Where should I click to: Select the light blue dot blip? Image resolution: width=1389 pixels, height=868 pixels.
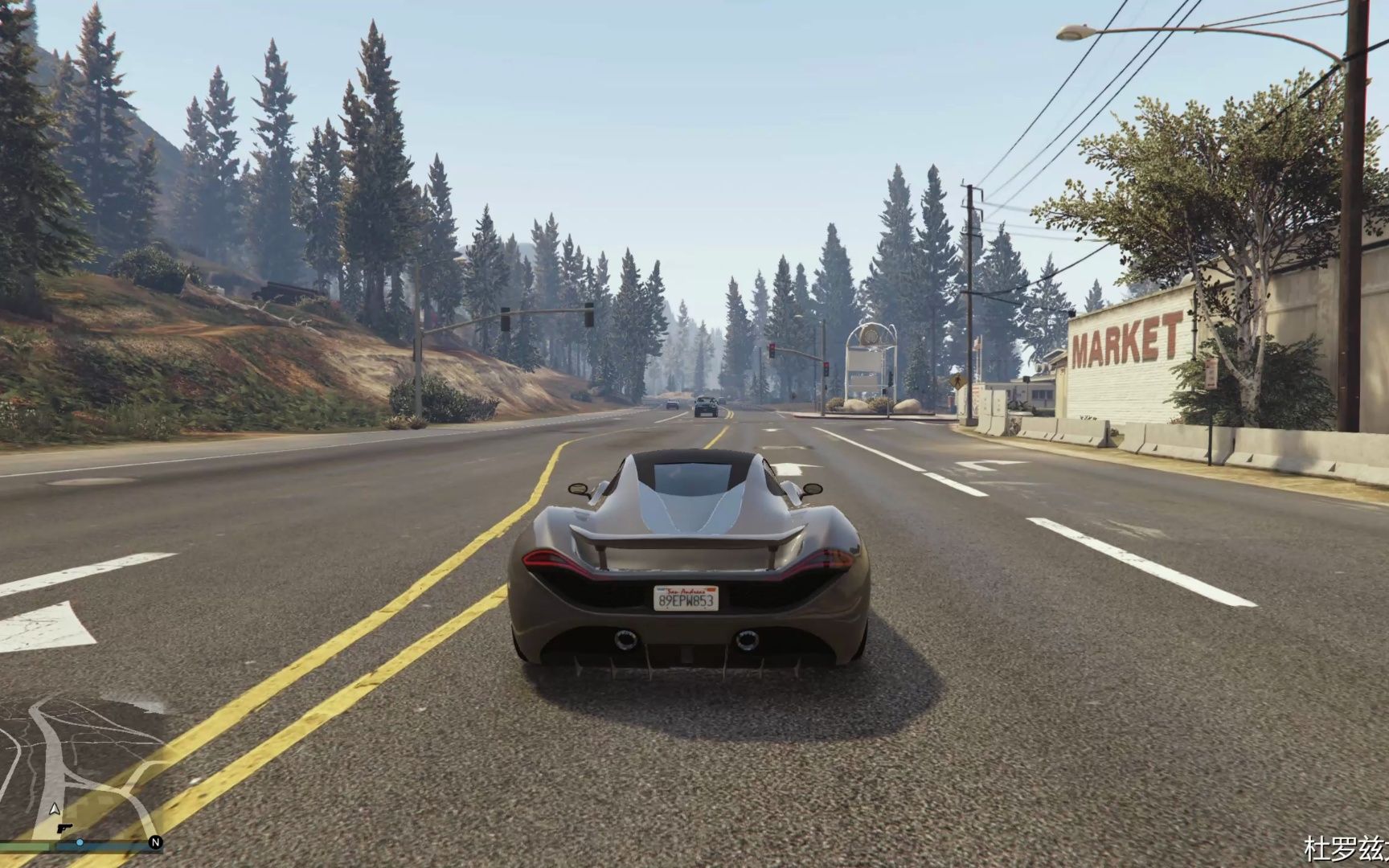point(80,843)
